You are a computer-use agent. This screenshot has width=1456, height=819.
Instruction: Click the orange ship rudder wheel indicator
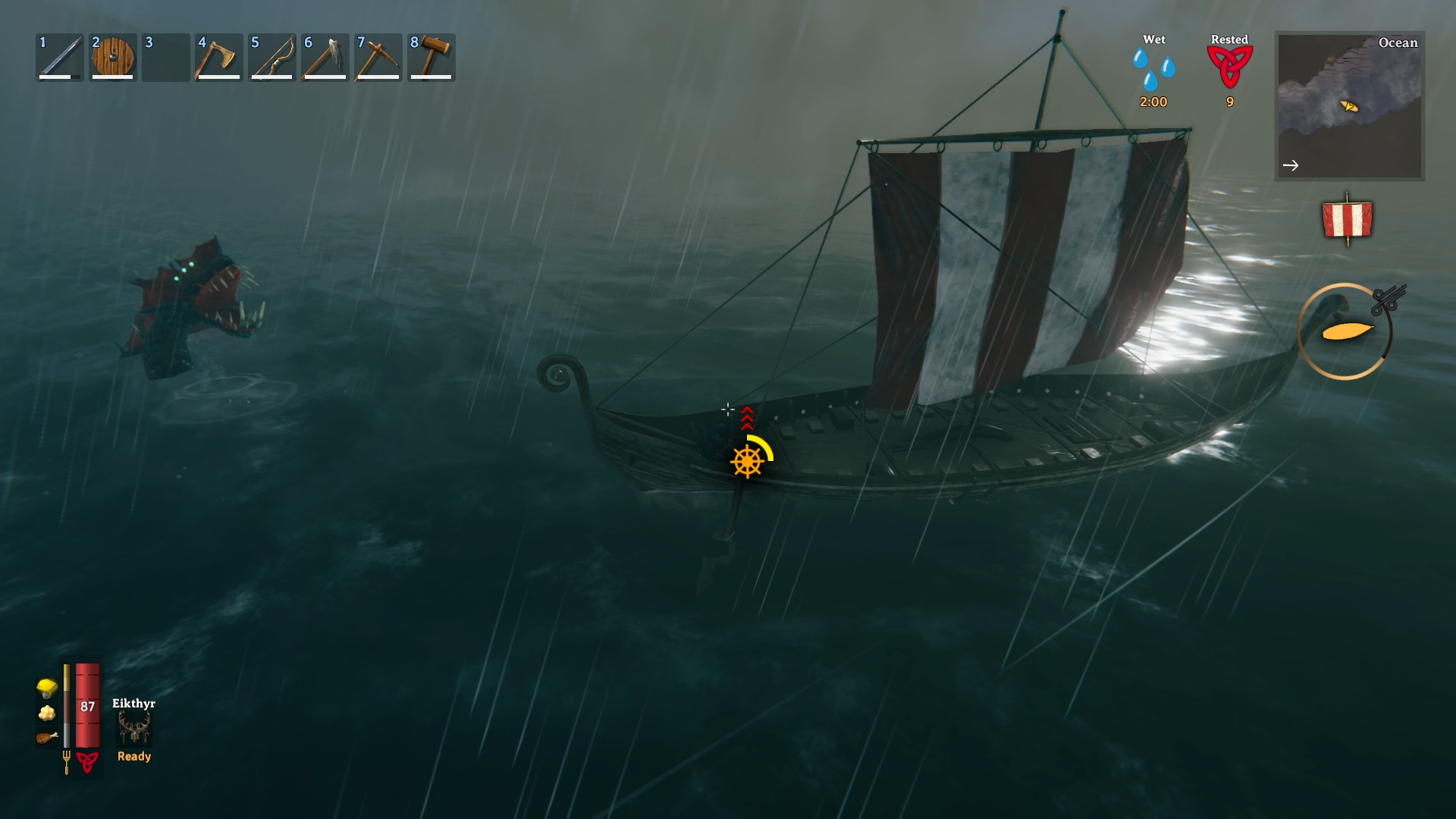pyautogui.click(x=747, y=461)
